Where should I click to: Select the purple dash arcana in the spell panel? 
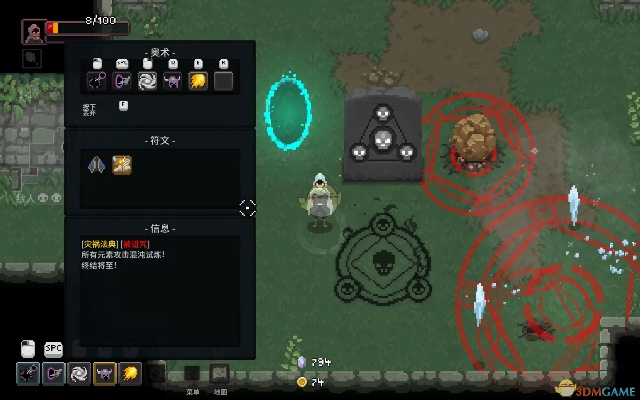123,81
